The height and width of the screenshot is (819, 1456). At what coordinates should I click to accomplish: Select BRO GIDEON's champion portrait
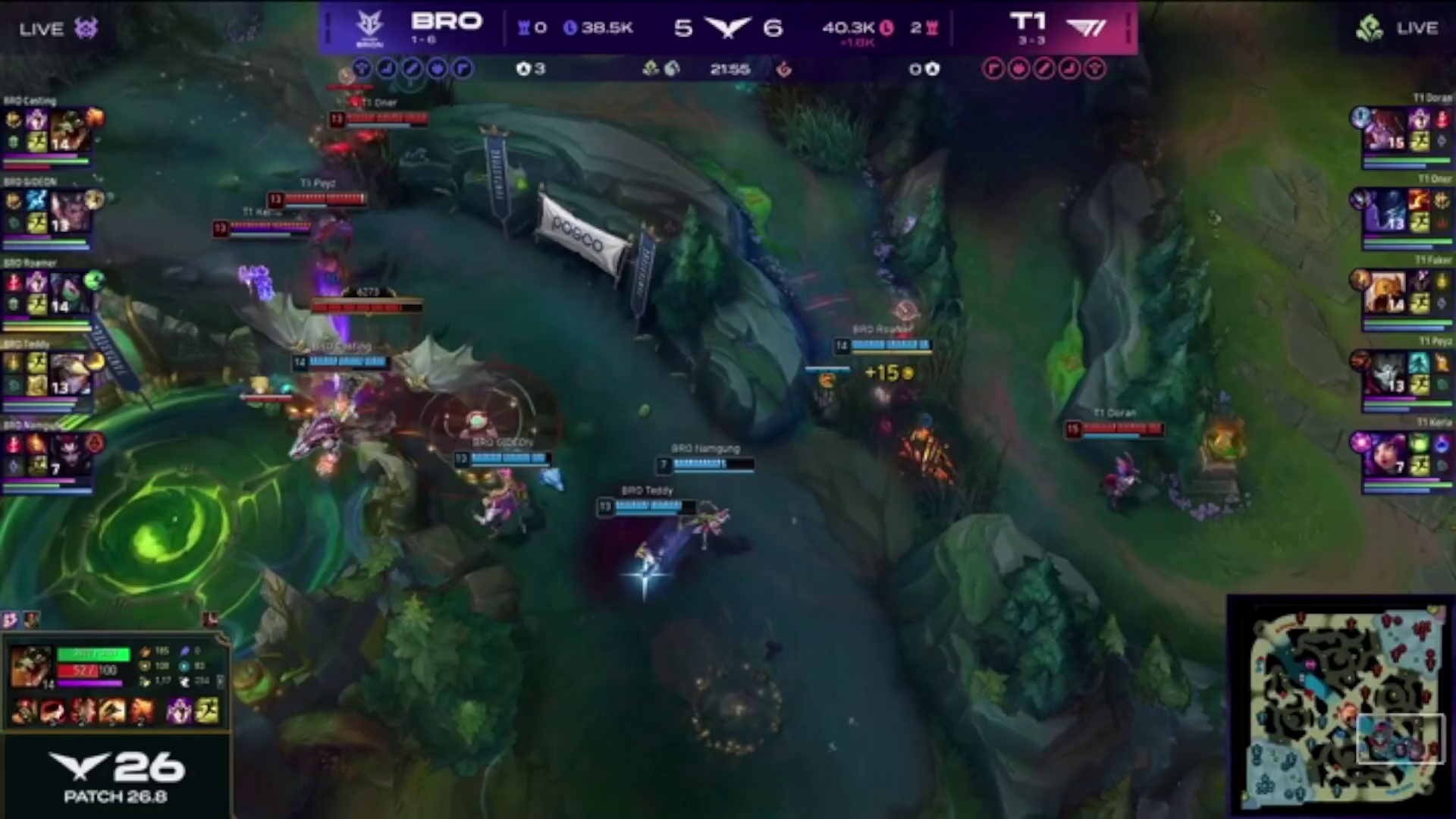tap(69, 212)
